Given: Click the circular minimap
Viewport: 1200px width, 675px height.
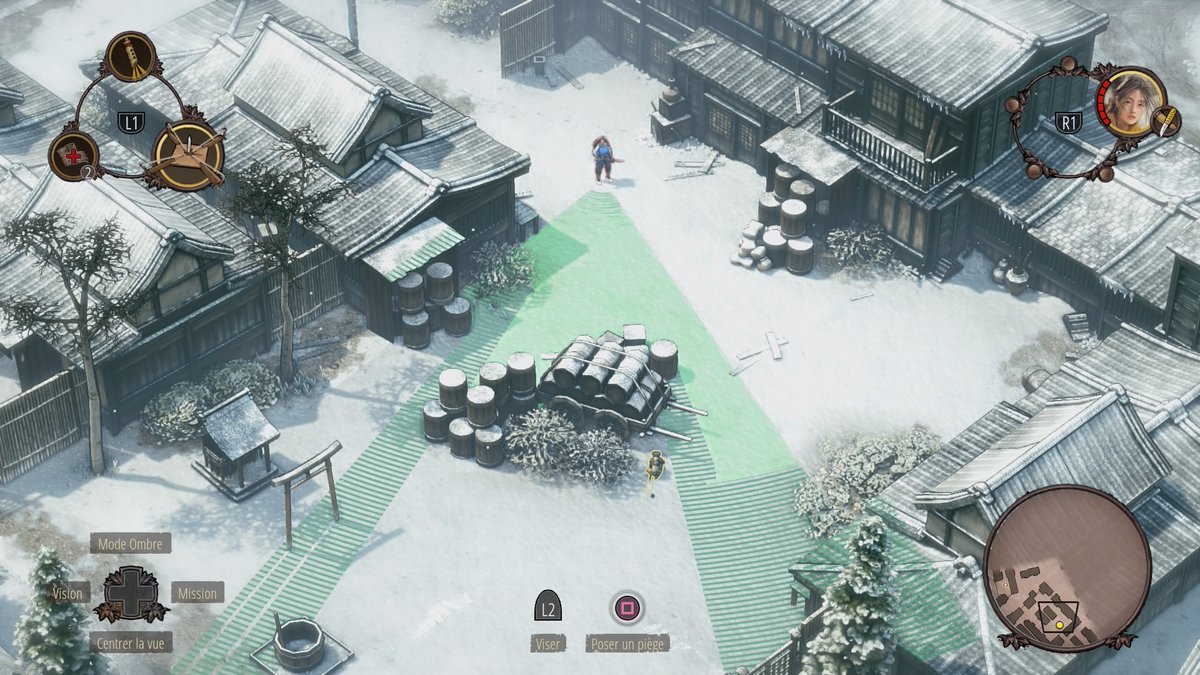Looking at the screenshot, I should [x=1067, y=568].
